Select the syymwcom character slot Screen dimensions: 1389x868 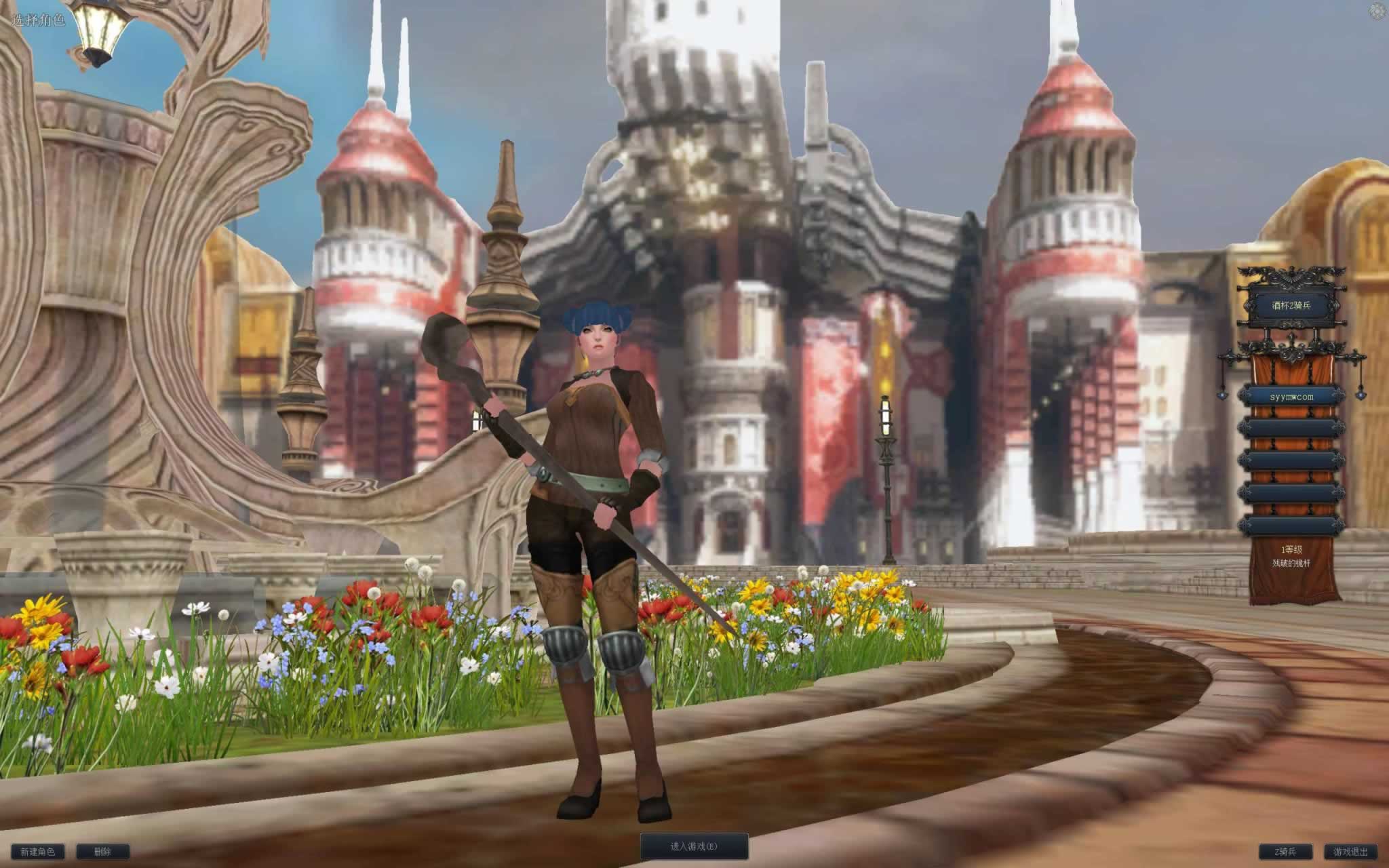(x=1291, y=397)
